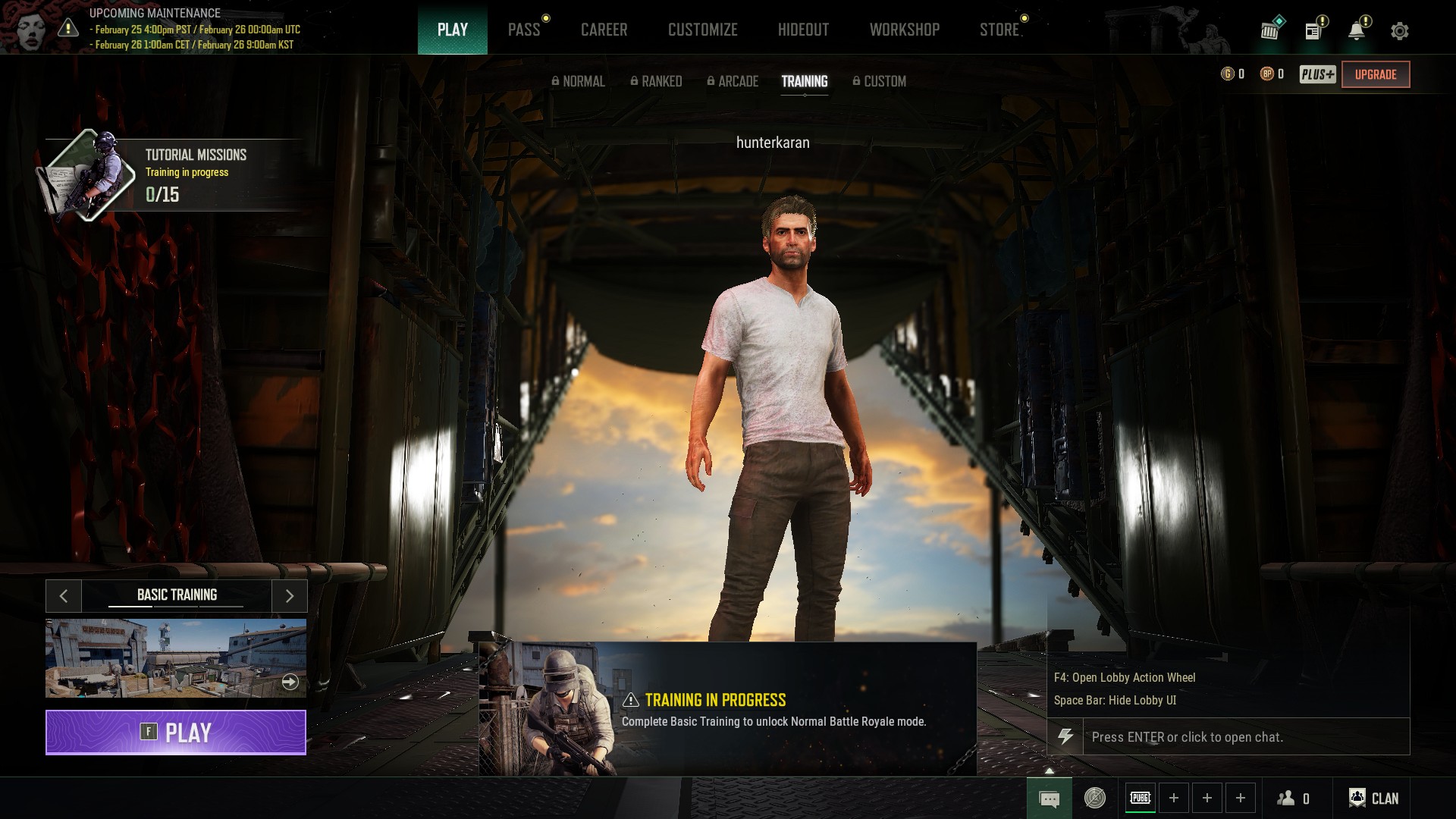Click the chat input box
Image resolution: width=1456 pixels, height=819 pixels.
click(x=1245, y=737)
